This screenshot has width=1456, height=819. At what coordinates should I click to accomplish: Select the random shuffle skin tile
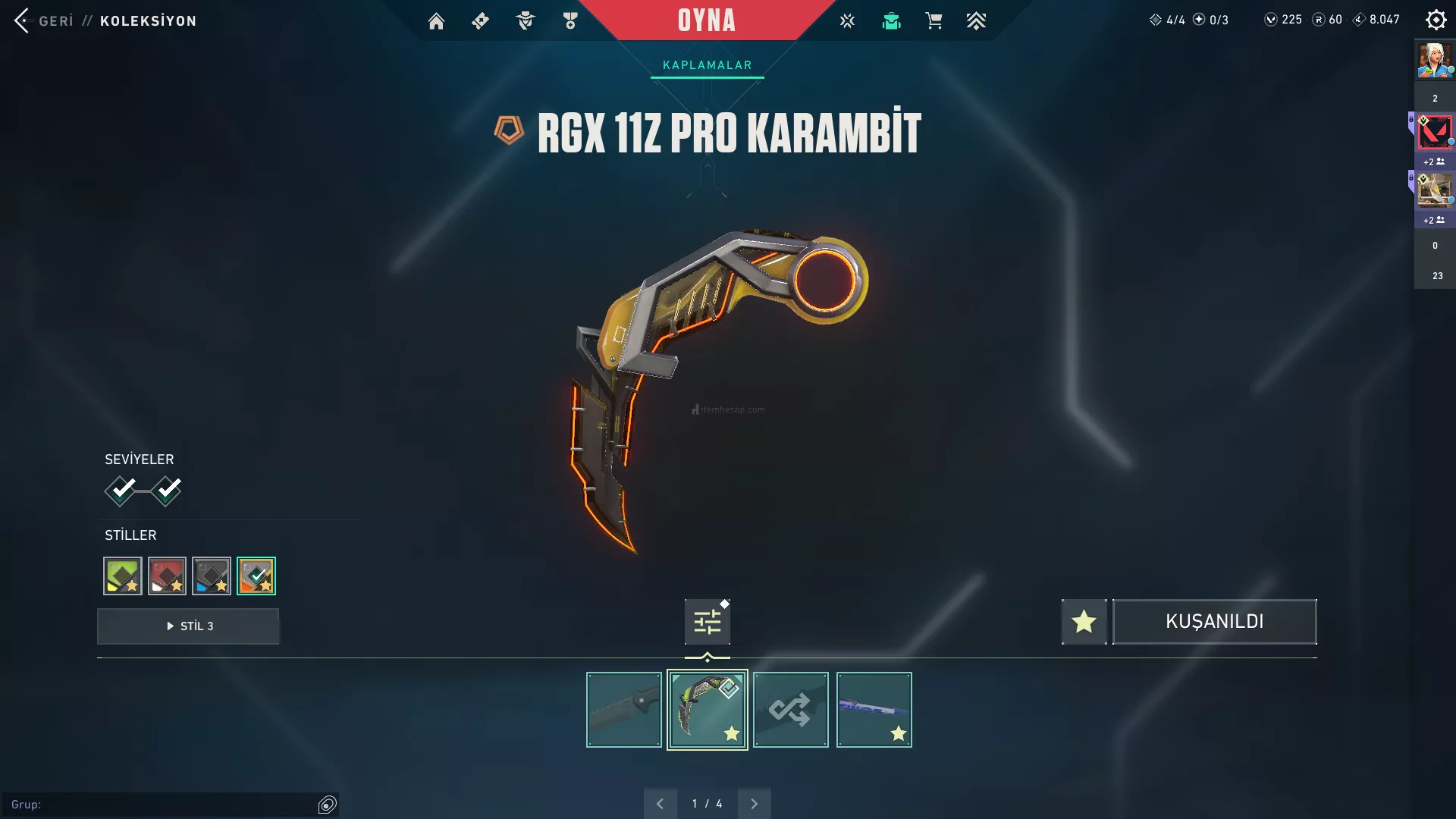(790, 710)
